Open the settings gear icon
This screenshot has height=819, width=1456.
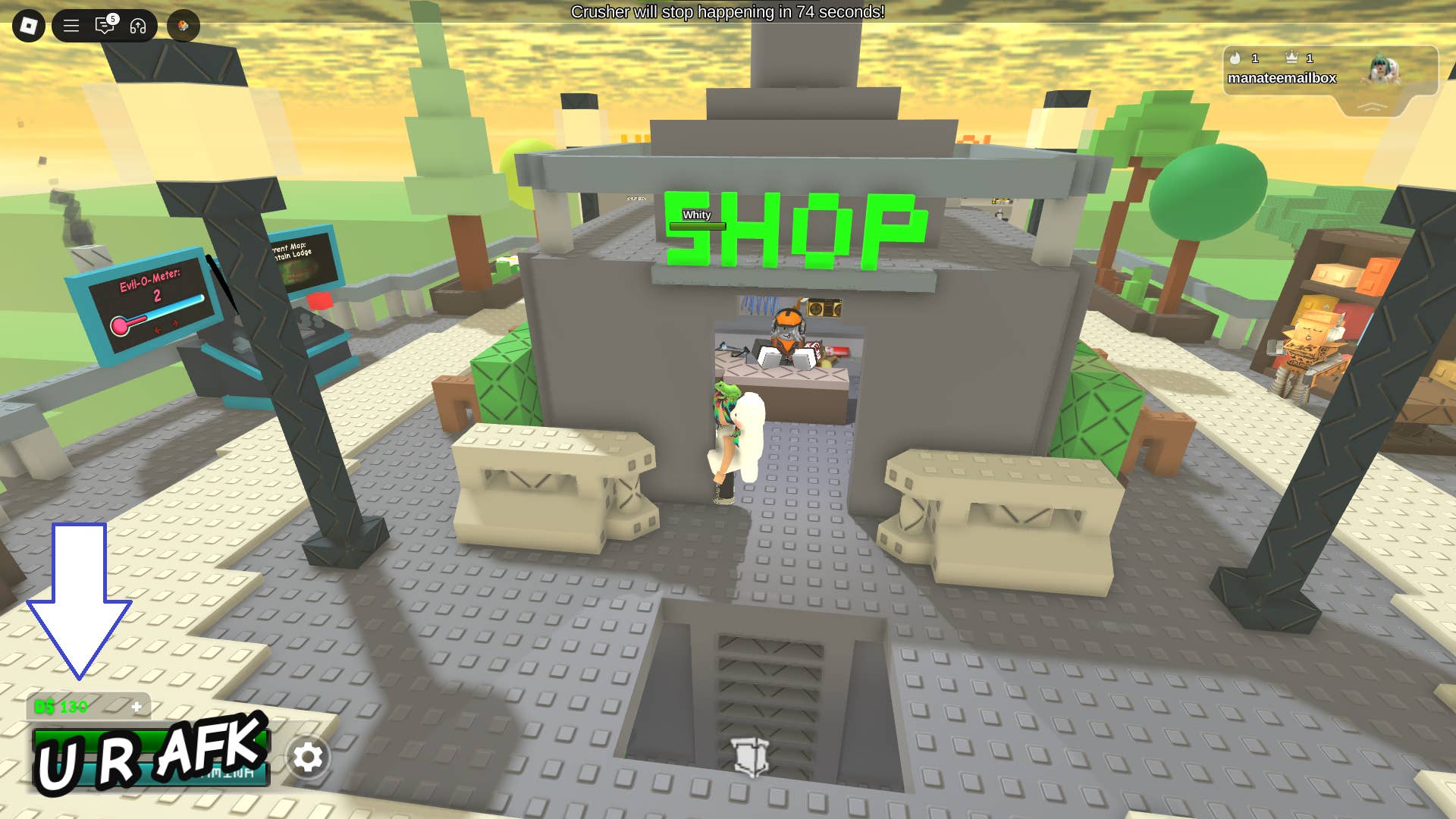309,757
